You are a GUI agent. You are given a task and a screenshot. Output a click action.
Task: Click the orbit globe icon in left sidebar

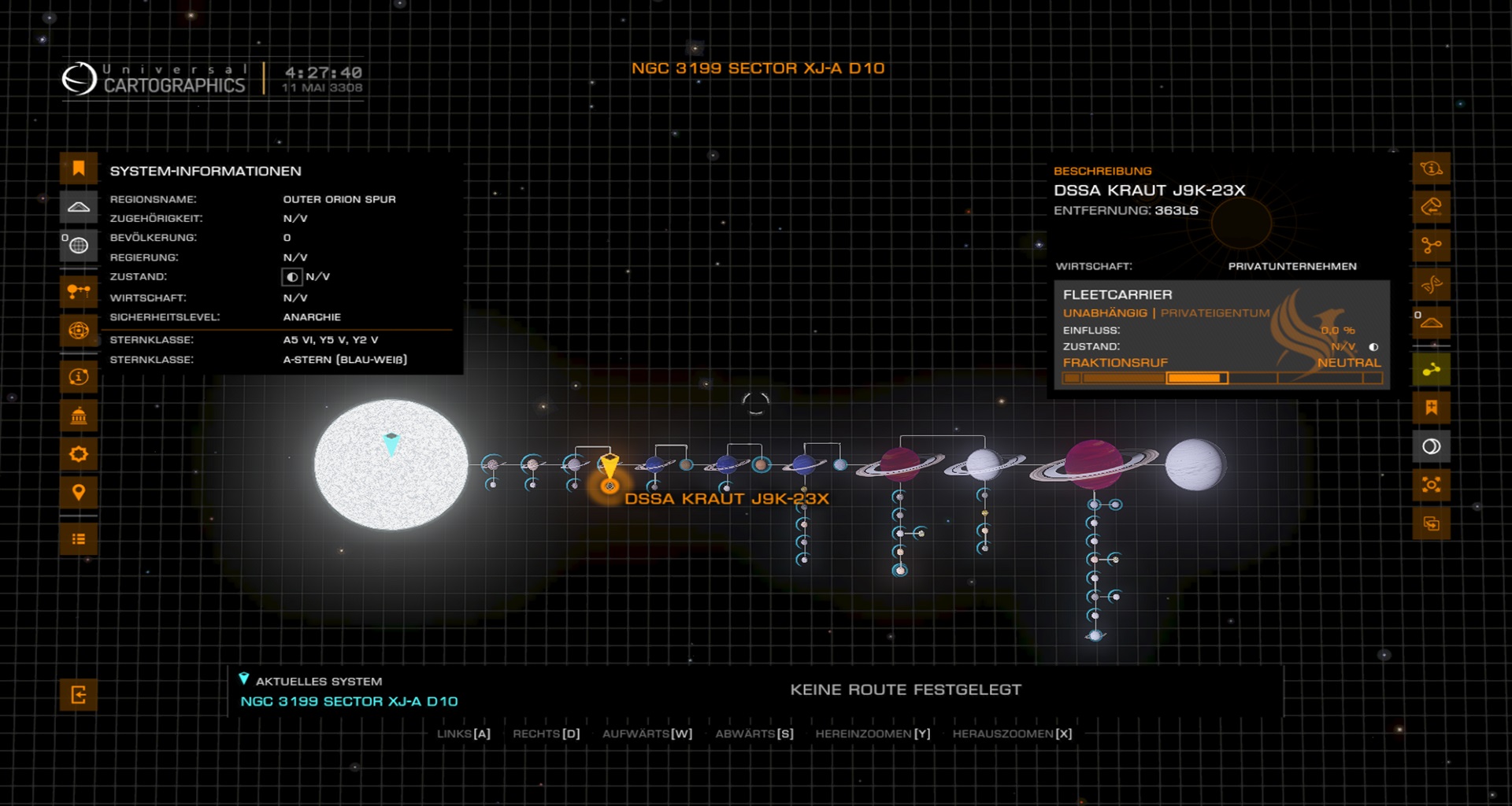click(79, 331)
